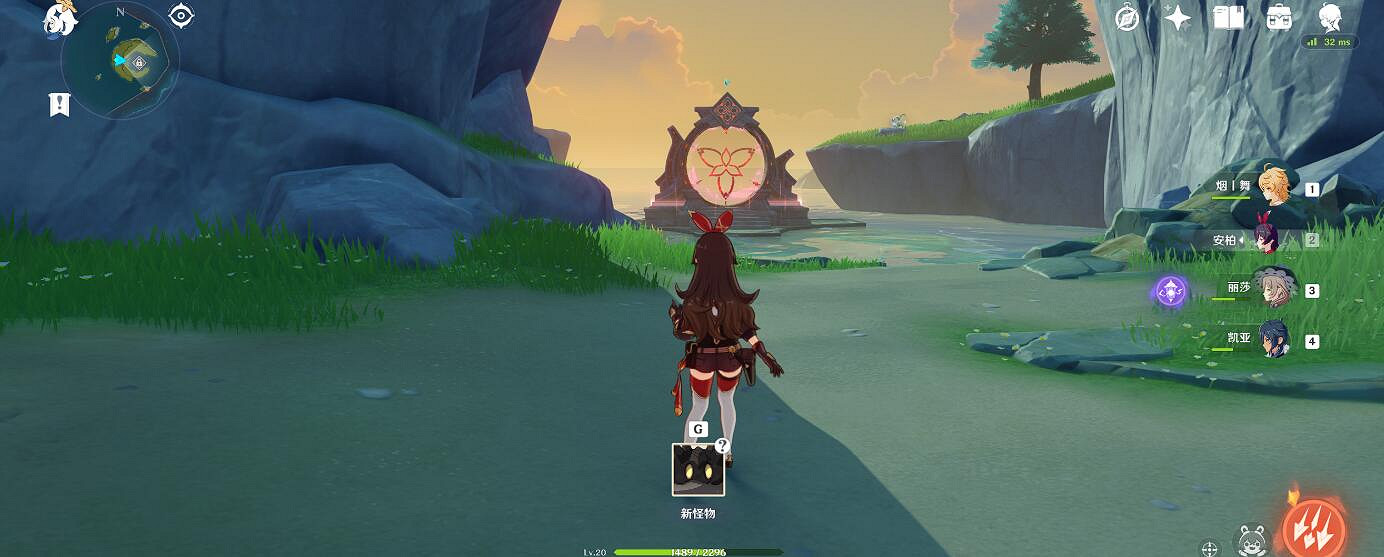Open the Adventurer Handbook book icon
The height and width of the screenshot is (557, 1384).
tap(1227, 18)
